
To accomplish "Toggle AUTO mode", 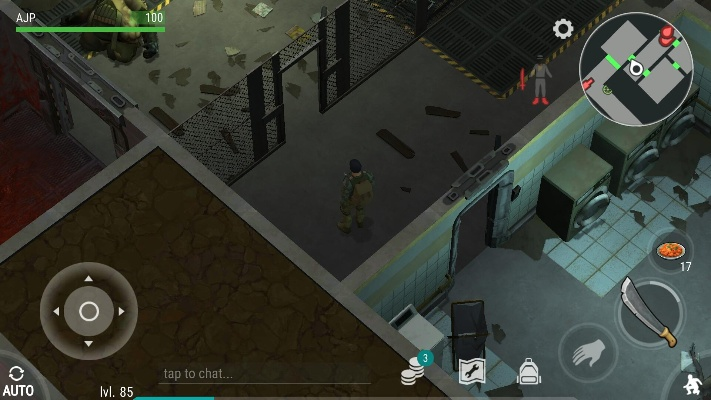I will pos(17,380).
